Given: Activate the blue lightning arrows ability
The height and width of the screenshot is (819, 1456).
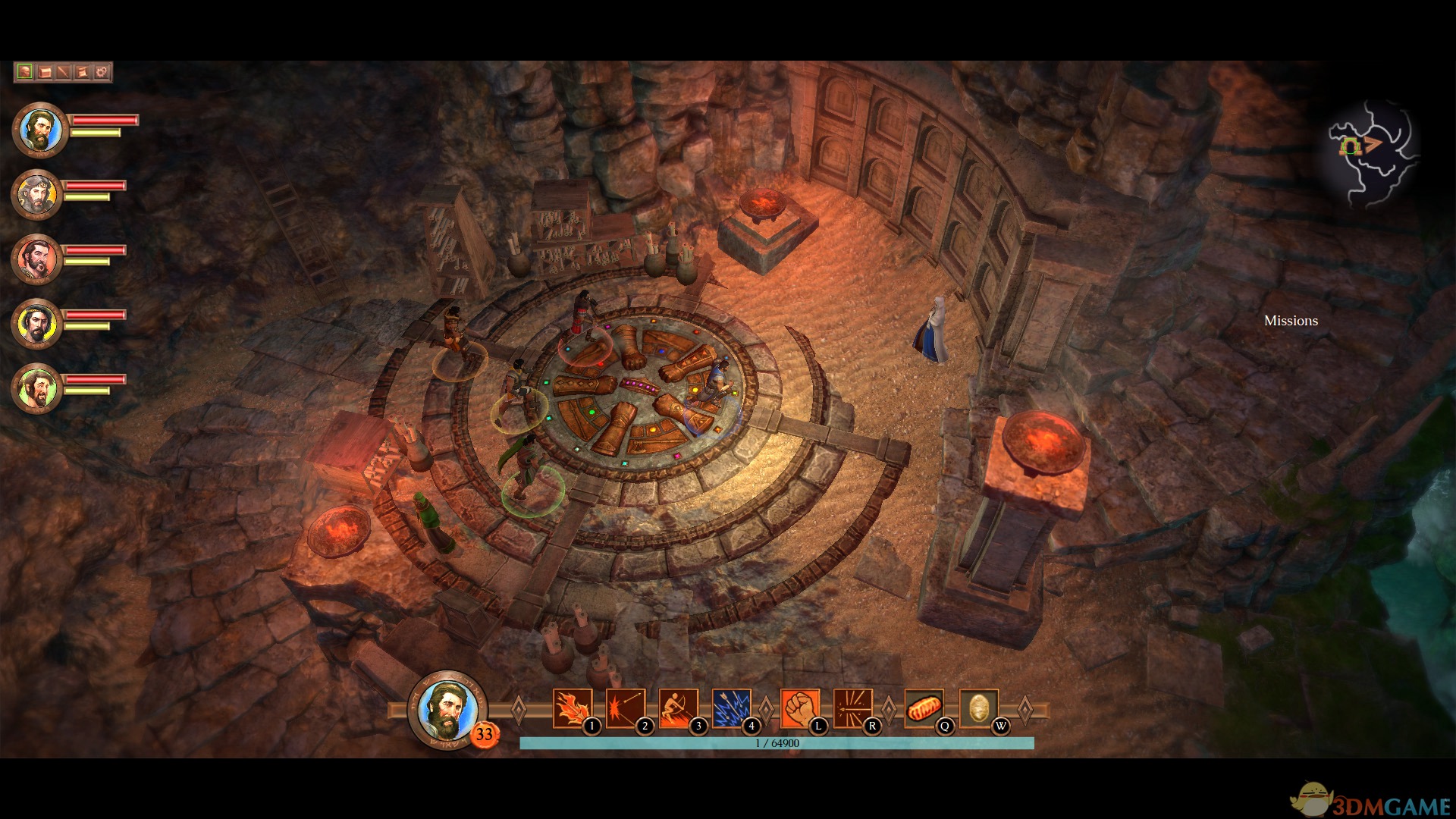Looking at the screenshot, I should click(x=732, y=709).
